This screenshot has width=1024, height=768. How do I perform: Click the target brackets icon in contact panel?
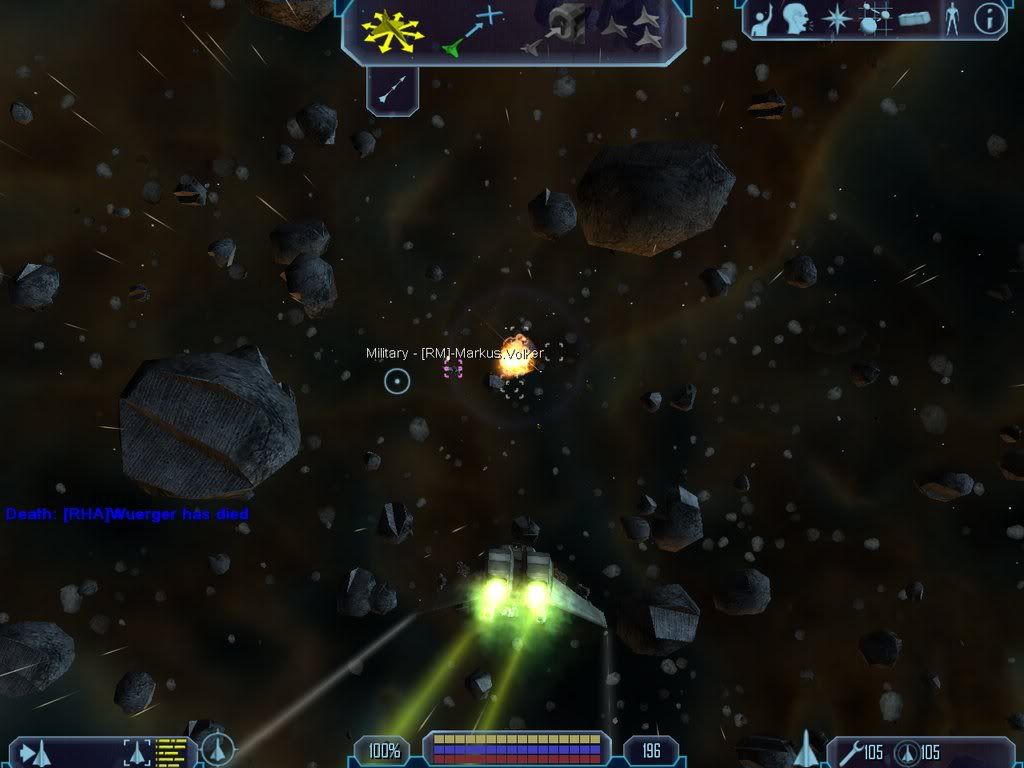coord(136,751)
